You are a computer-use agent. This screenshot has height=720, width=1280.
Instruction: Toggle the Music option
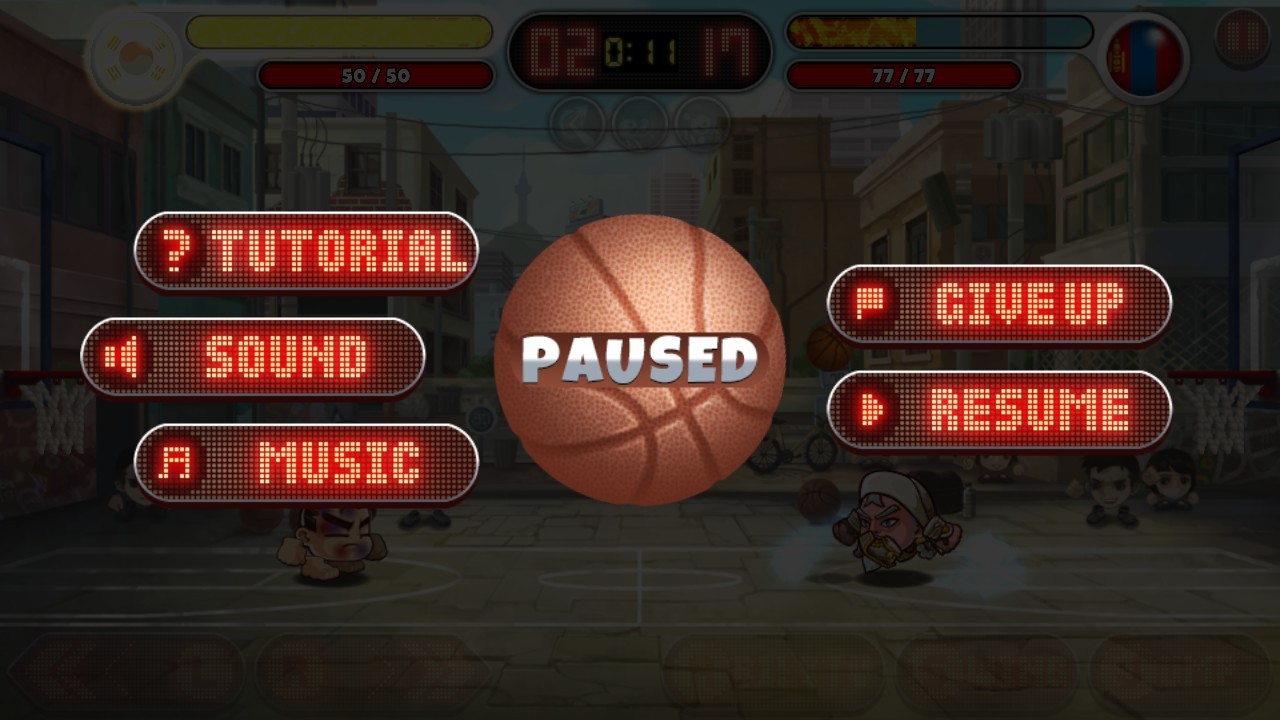pos(306,463)
